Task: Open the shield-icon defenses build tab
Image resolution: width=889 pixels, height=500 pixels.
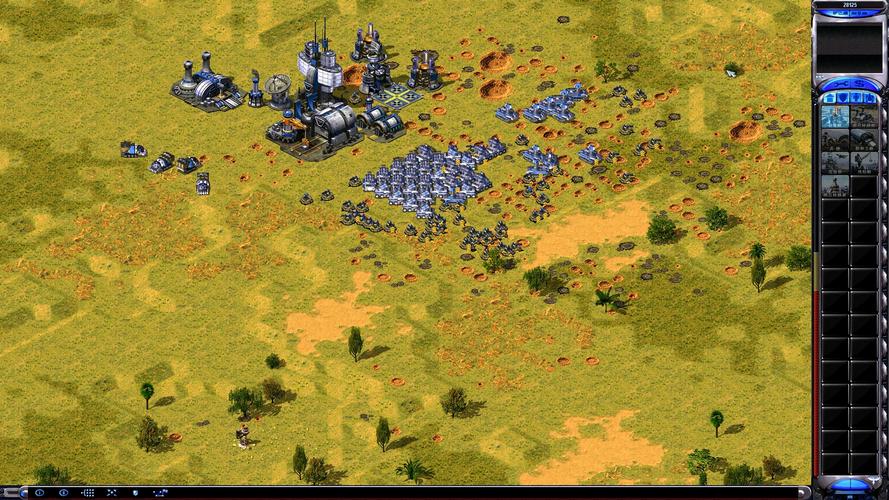Action: [841, 97]
